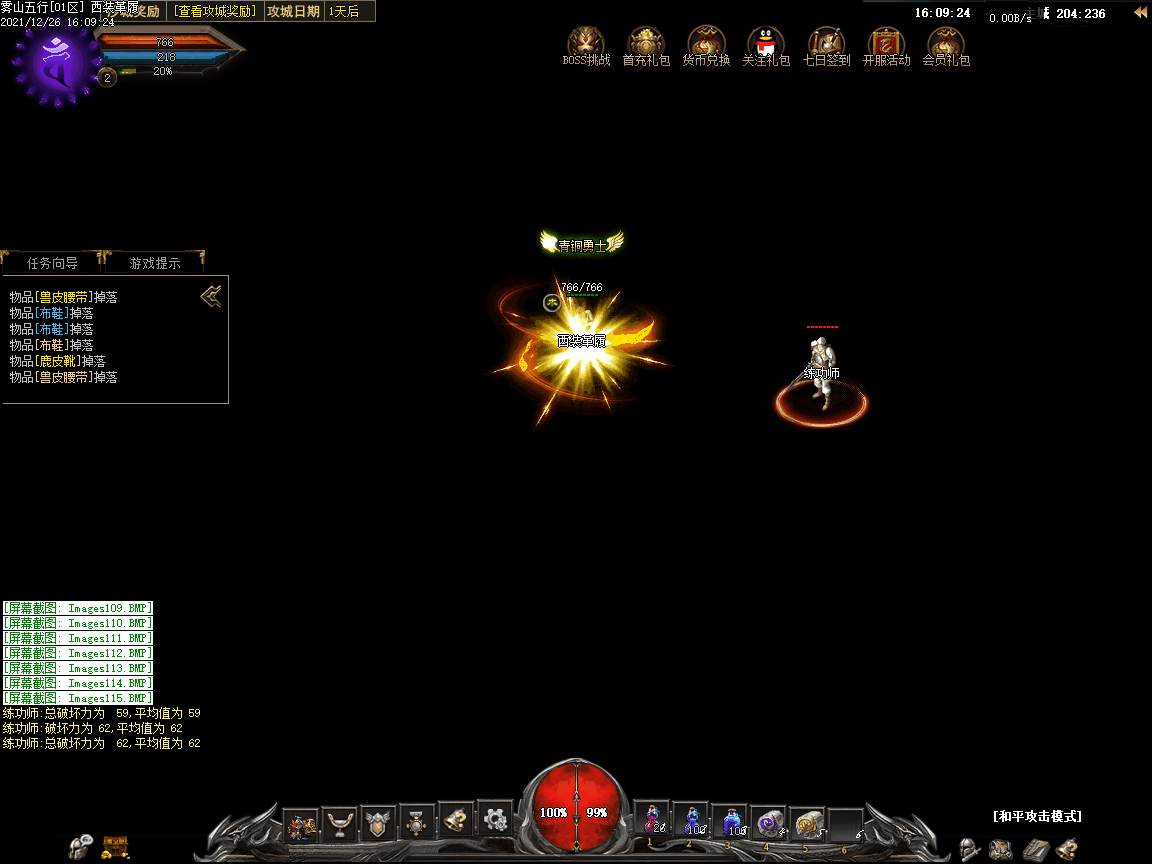This screenshot has width=1152, height=864.
Task: Open the 会员礼包 member gift pack
Action: [x=946, y=44]
